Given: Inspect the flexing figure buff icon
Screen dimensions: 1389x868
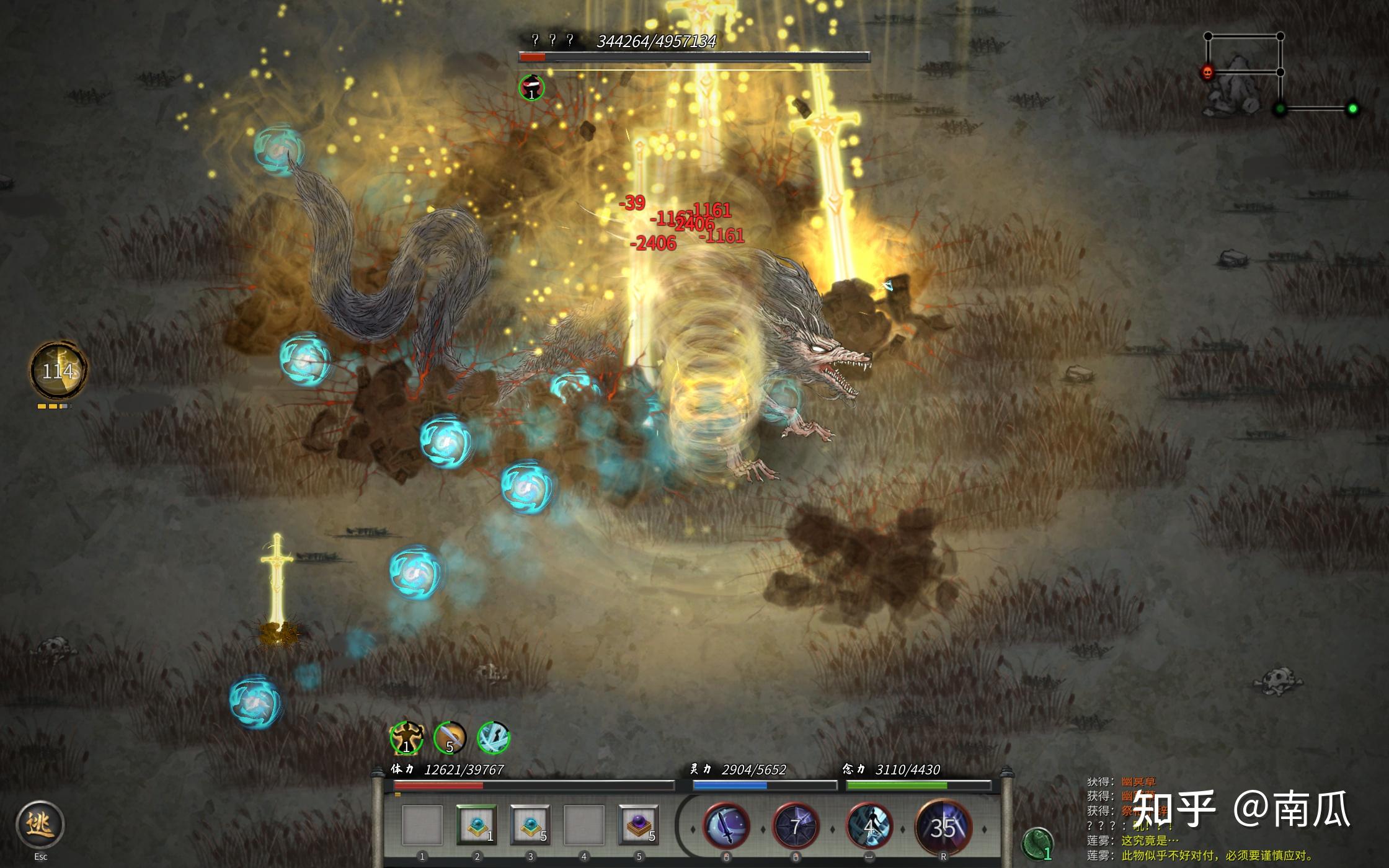Looking at the screenshot, I should tap(406, 738).
